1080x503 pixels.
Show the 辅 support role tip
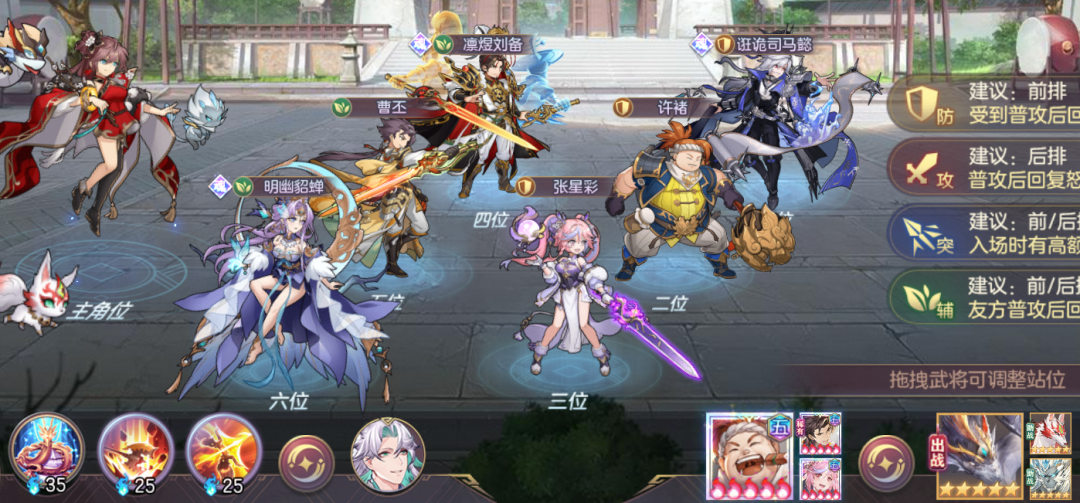[921, 297]
